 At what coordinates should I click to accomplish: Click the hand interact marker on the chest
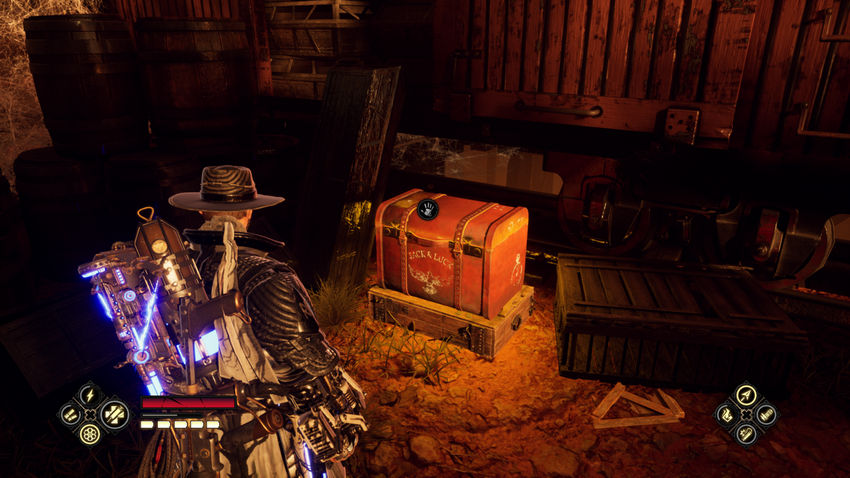(x=428, y=209)
